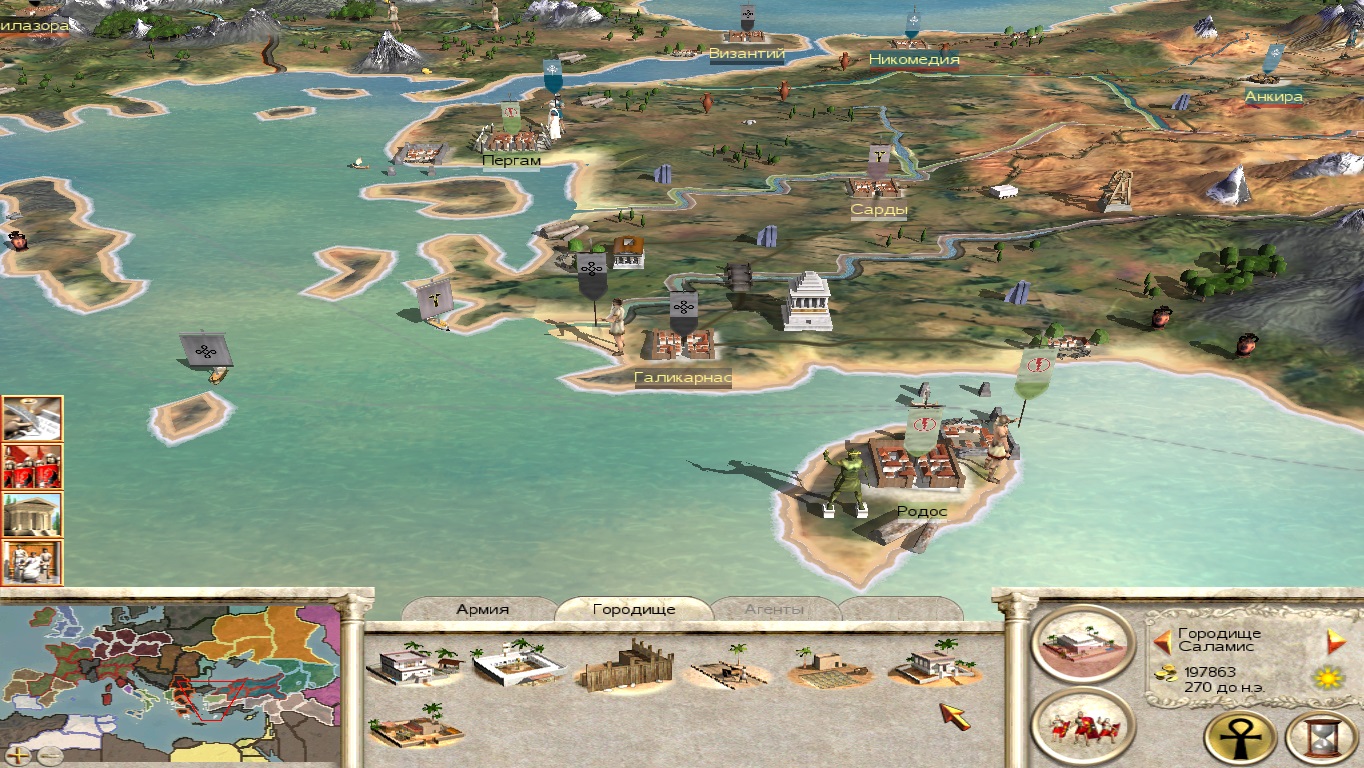1364x768 pixels.
Task: Go to previous settlement with left arrow
Action: click(1162, 641)
